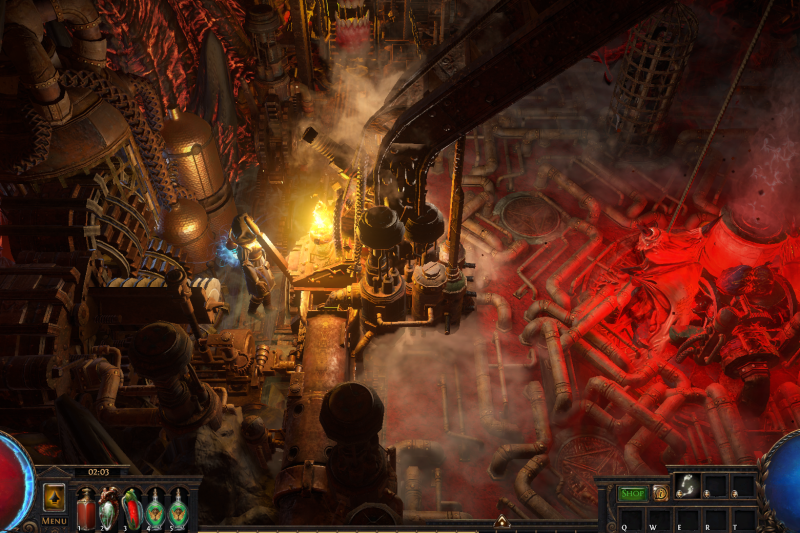Select the empty T skill slot

coord(742,519)
